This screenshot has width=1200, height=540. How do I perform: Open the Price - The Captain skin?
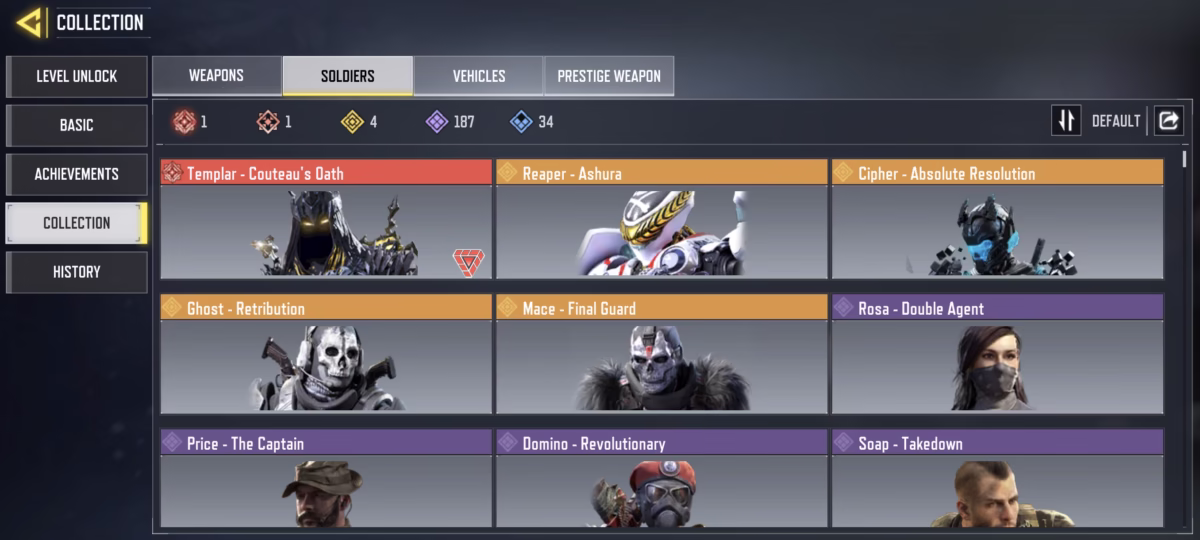pyautogui.click(x=326, y=482)
